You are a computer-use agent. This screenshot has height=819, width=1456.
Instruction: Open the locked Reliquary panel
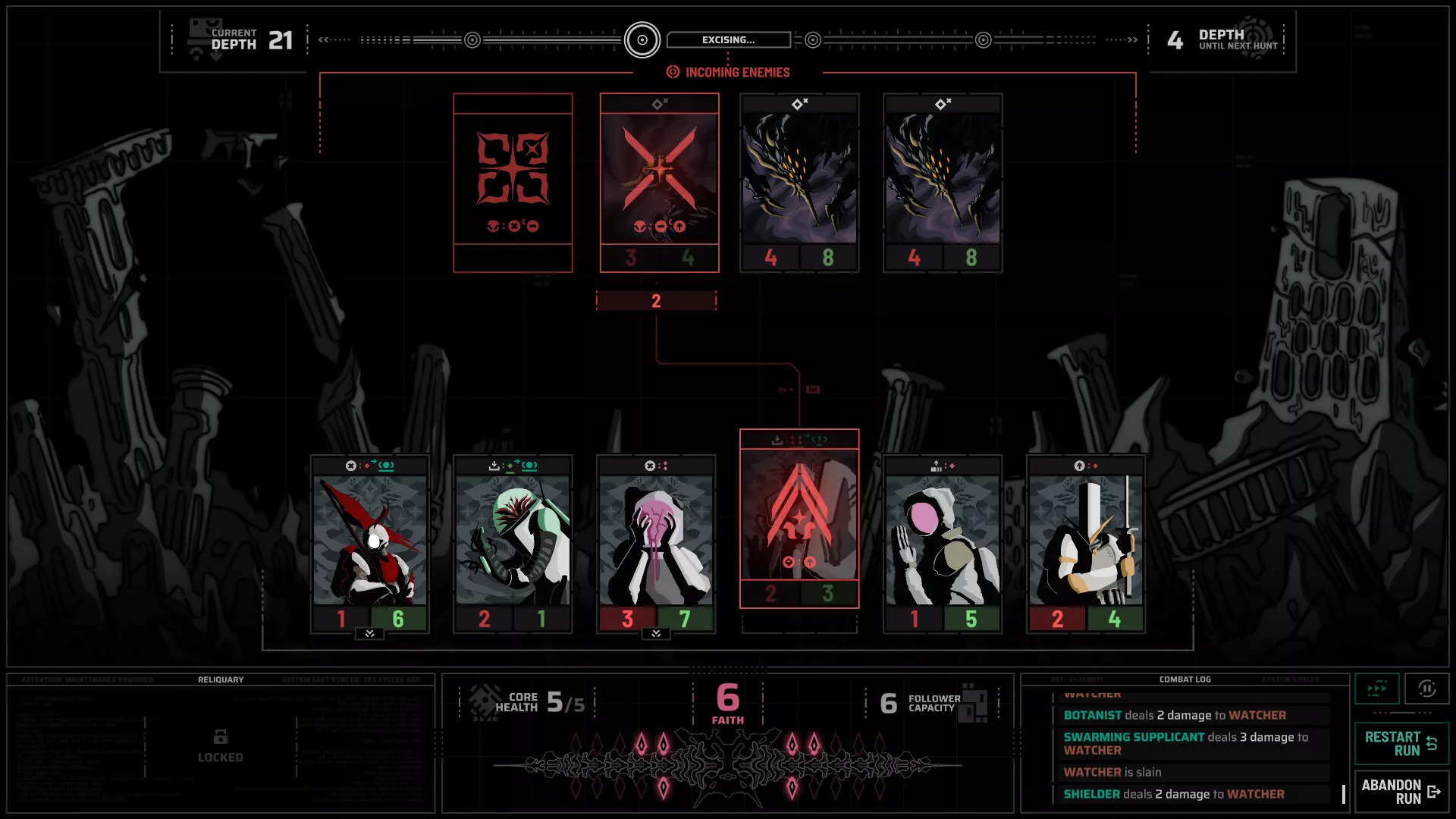221,746
